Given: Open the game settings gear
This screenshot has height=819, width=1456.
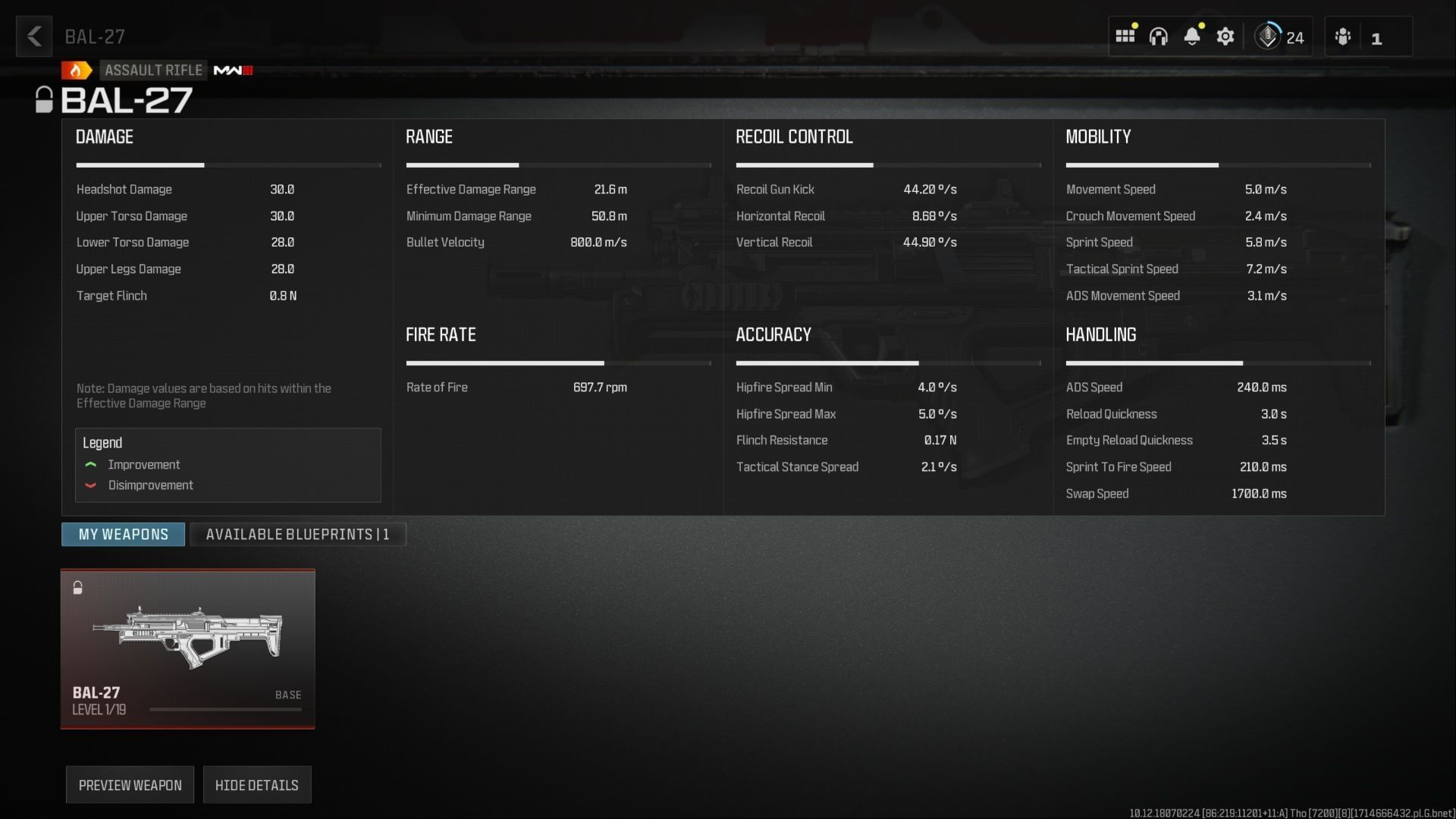Looking at the screenshot, I should 1226,36.
